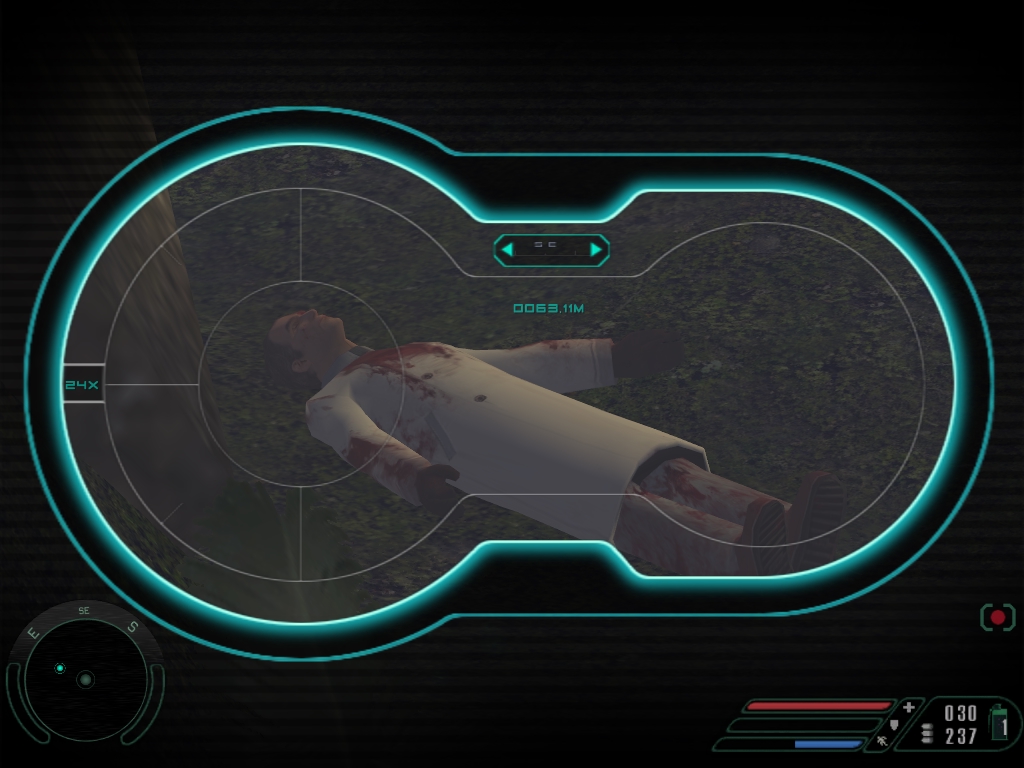Select the red recording indicator icon
1024x768 pixels.
(997, 617)
